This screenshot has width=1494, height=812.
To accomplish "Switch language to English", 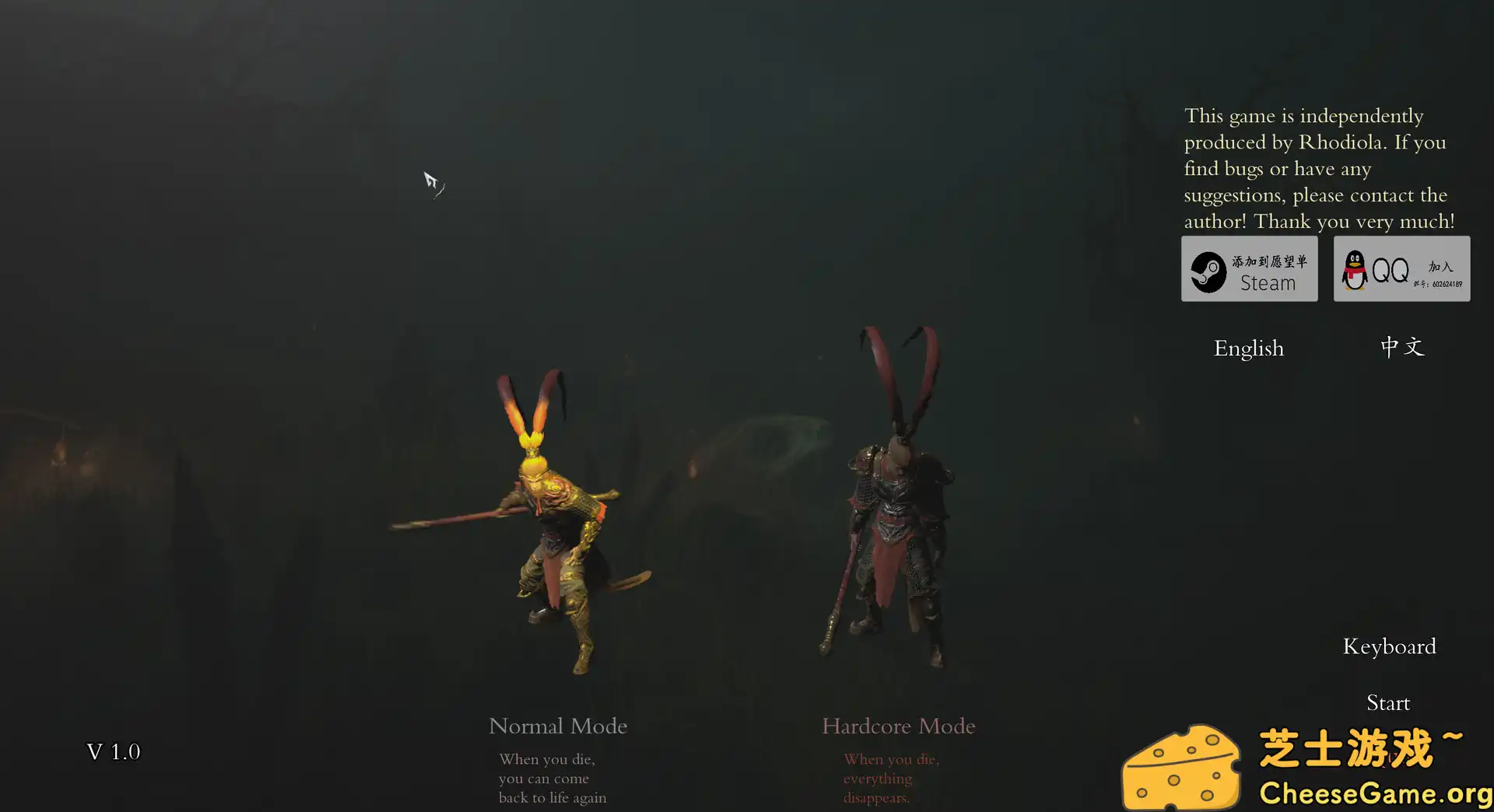I will click(x=1249, y=348).
